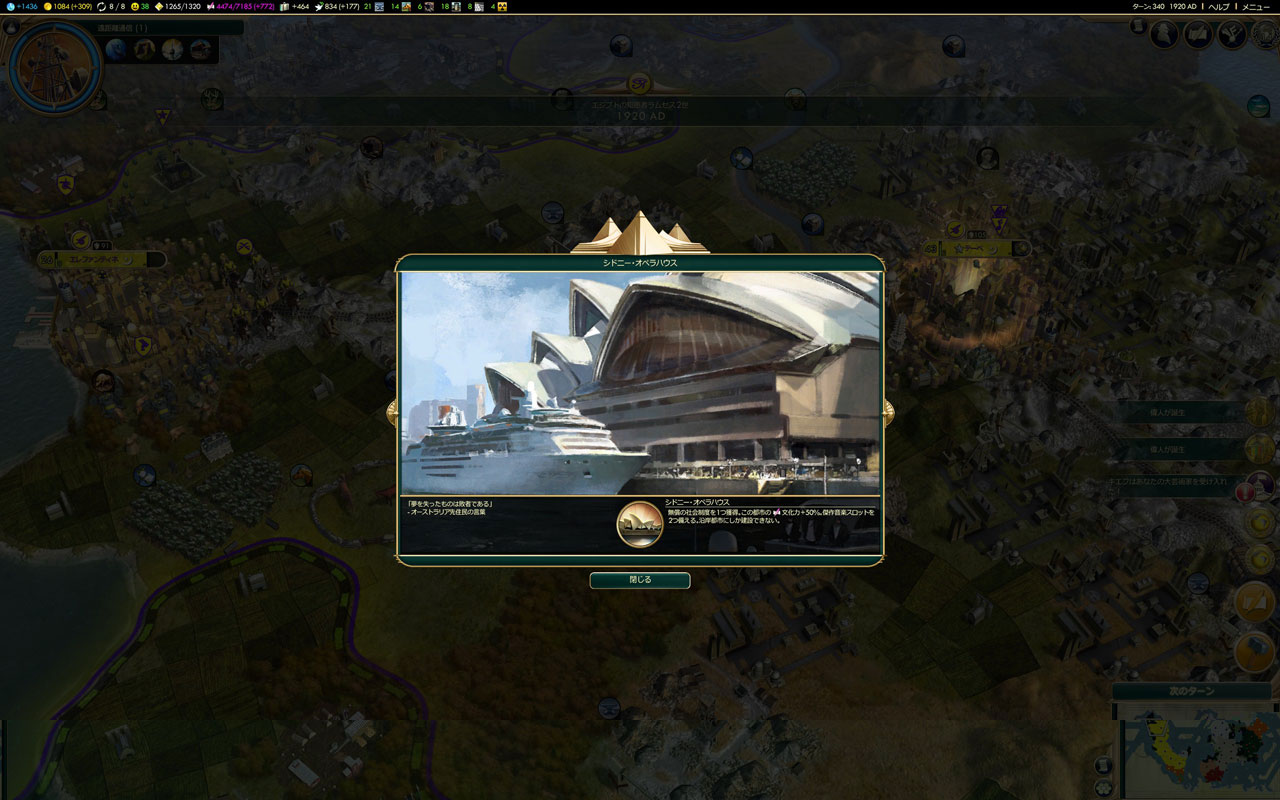Open the diplomacy advisor bust icon
1280x800 pixels.
coord(1164,35)
